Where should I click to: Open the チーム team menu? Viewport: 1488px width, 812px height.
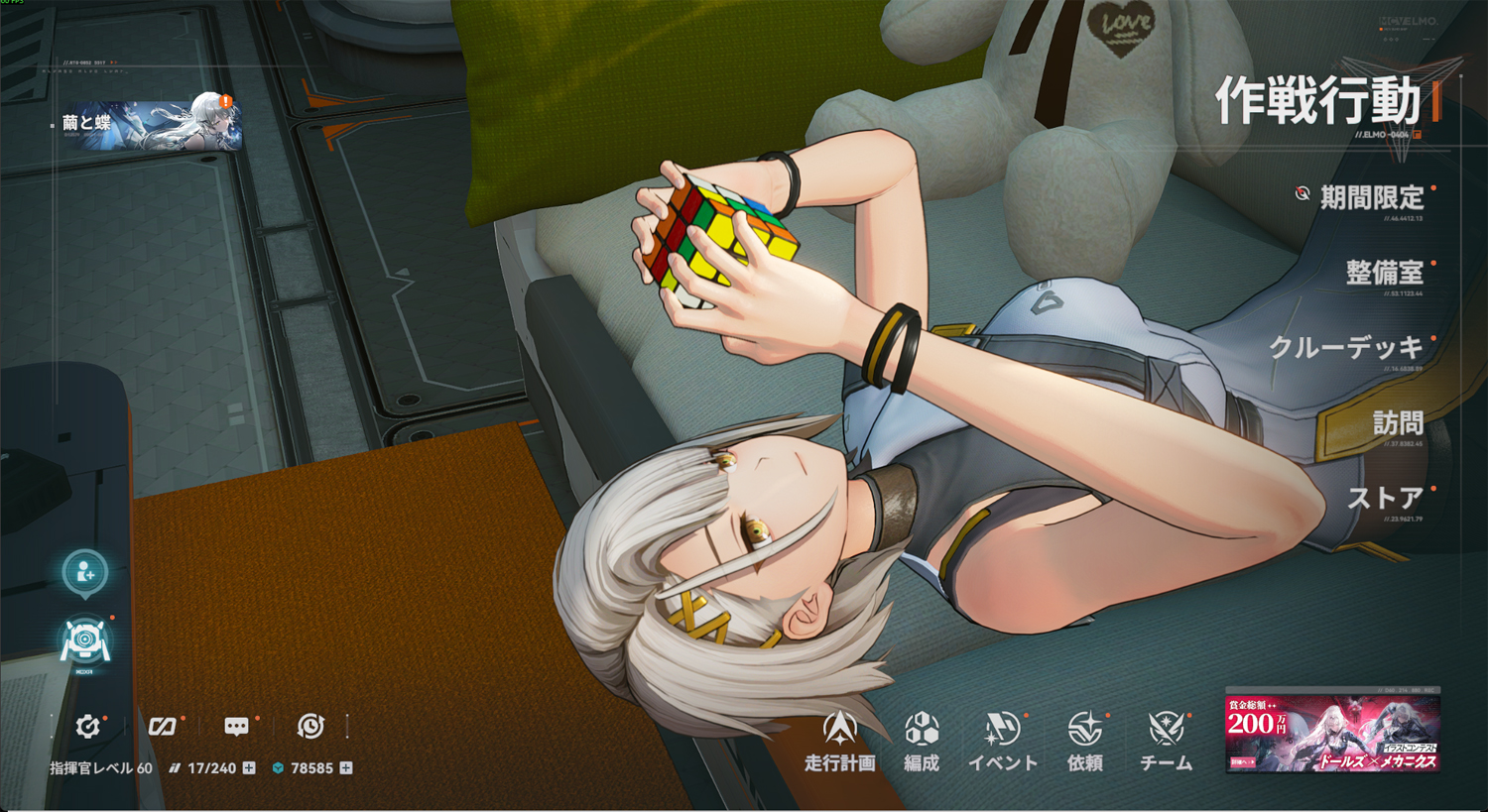1167,741
